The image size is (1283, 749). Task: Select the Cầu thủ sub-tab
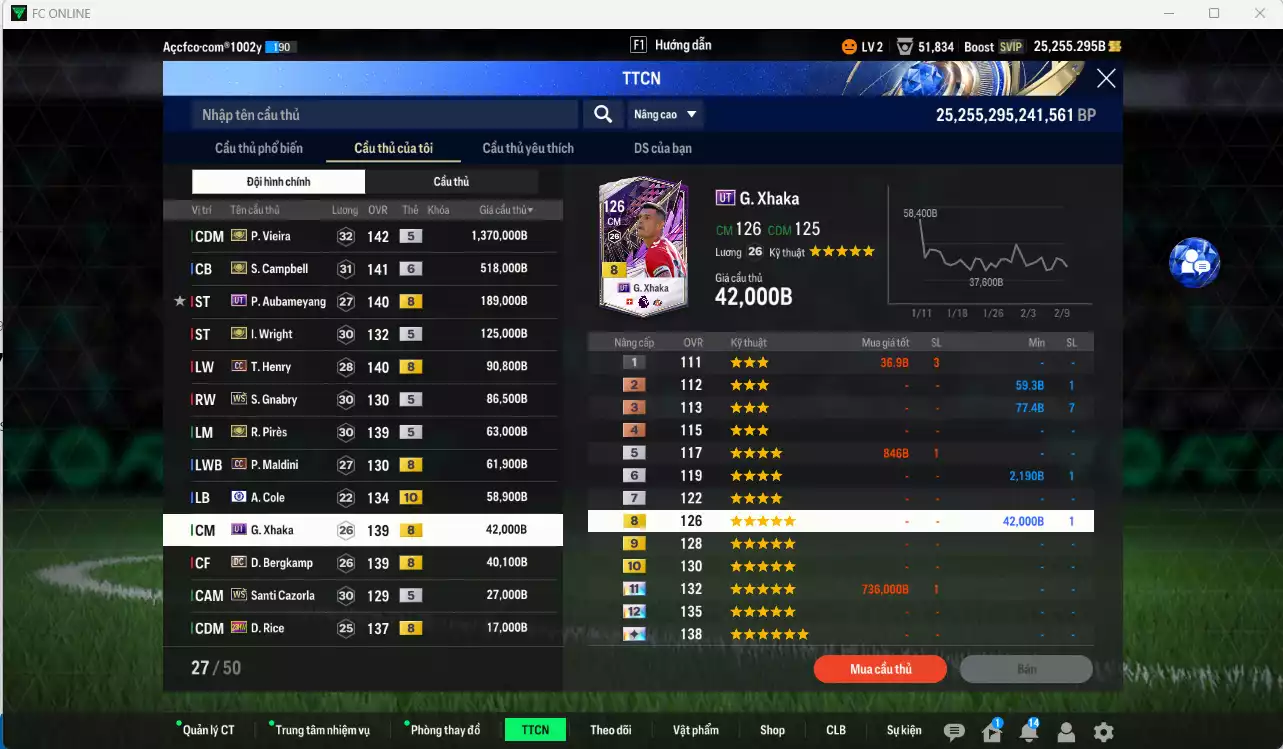451,182
